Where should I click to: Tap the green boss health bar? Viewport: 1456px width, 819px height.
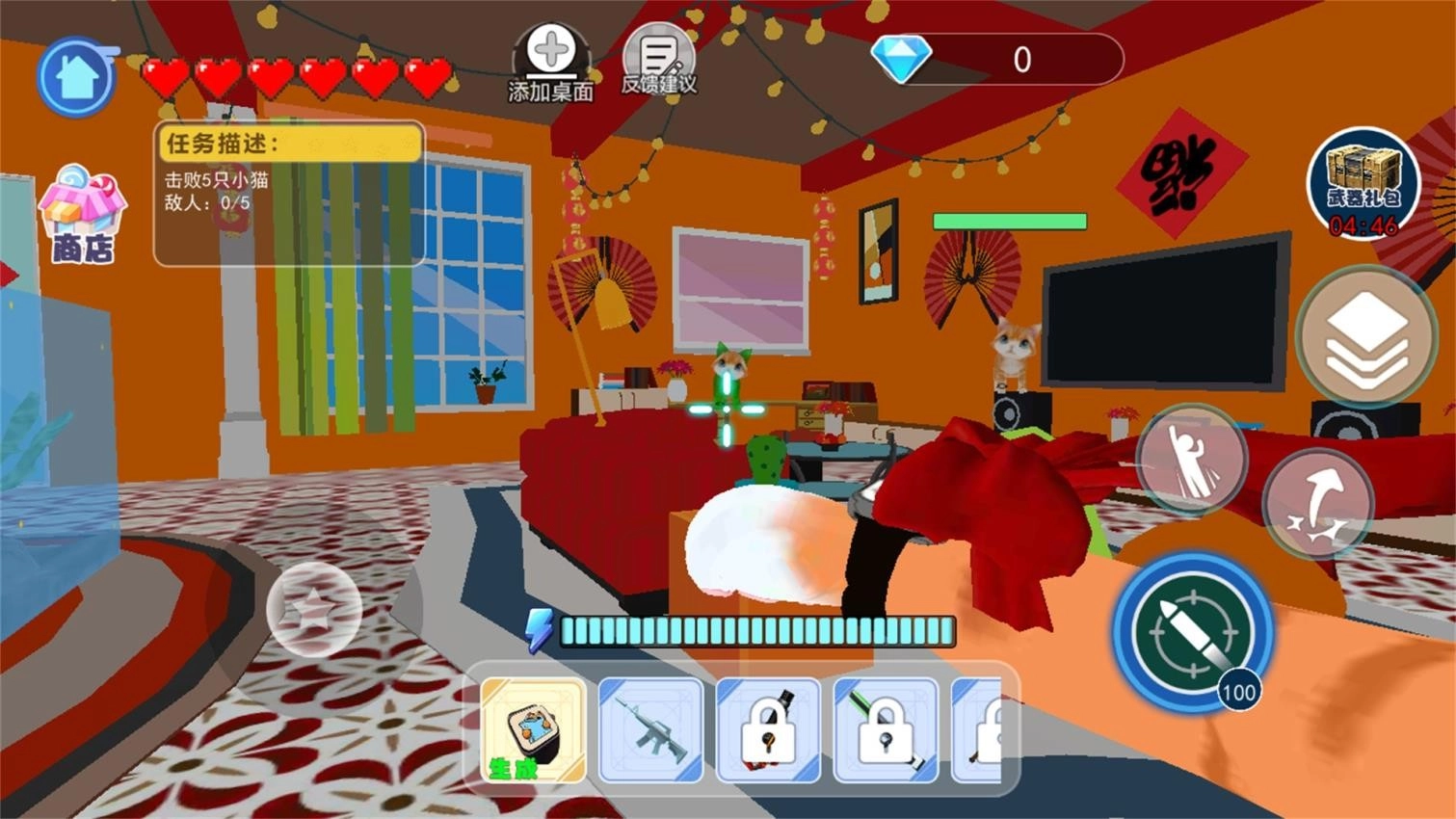coord(1010,222)
